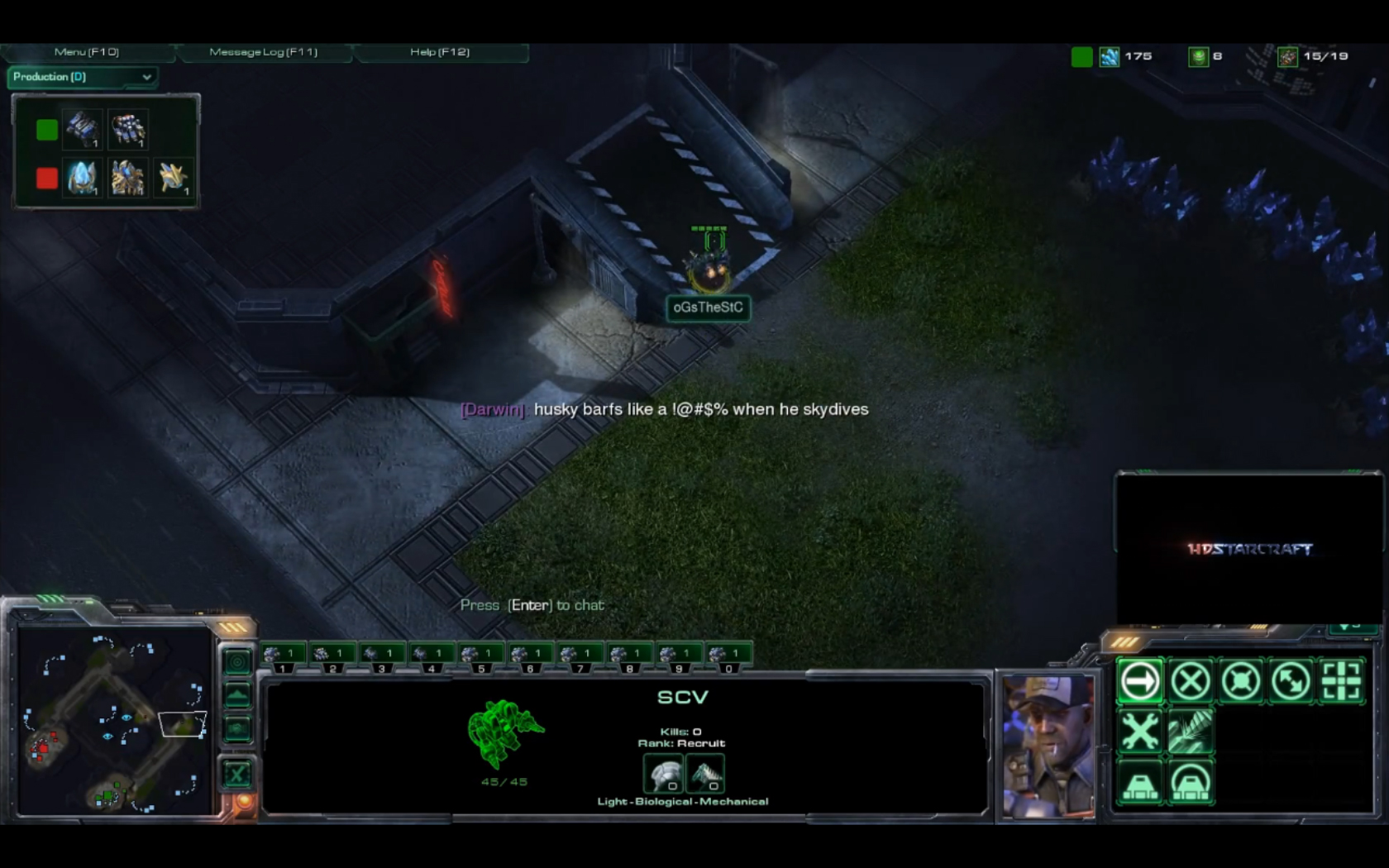Select control group 5
The image size is (1389, 868).
point(480,656)
